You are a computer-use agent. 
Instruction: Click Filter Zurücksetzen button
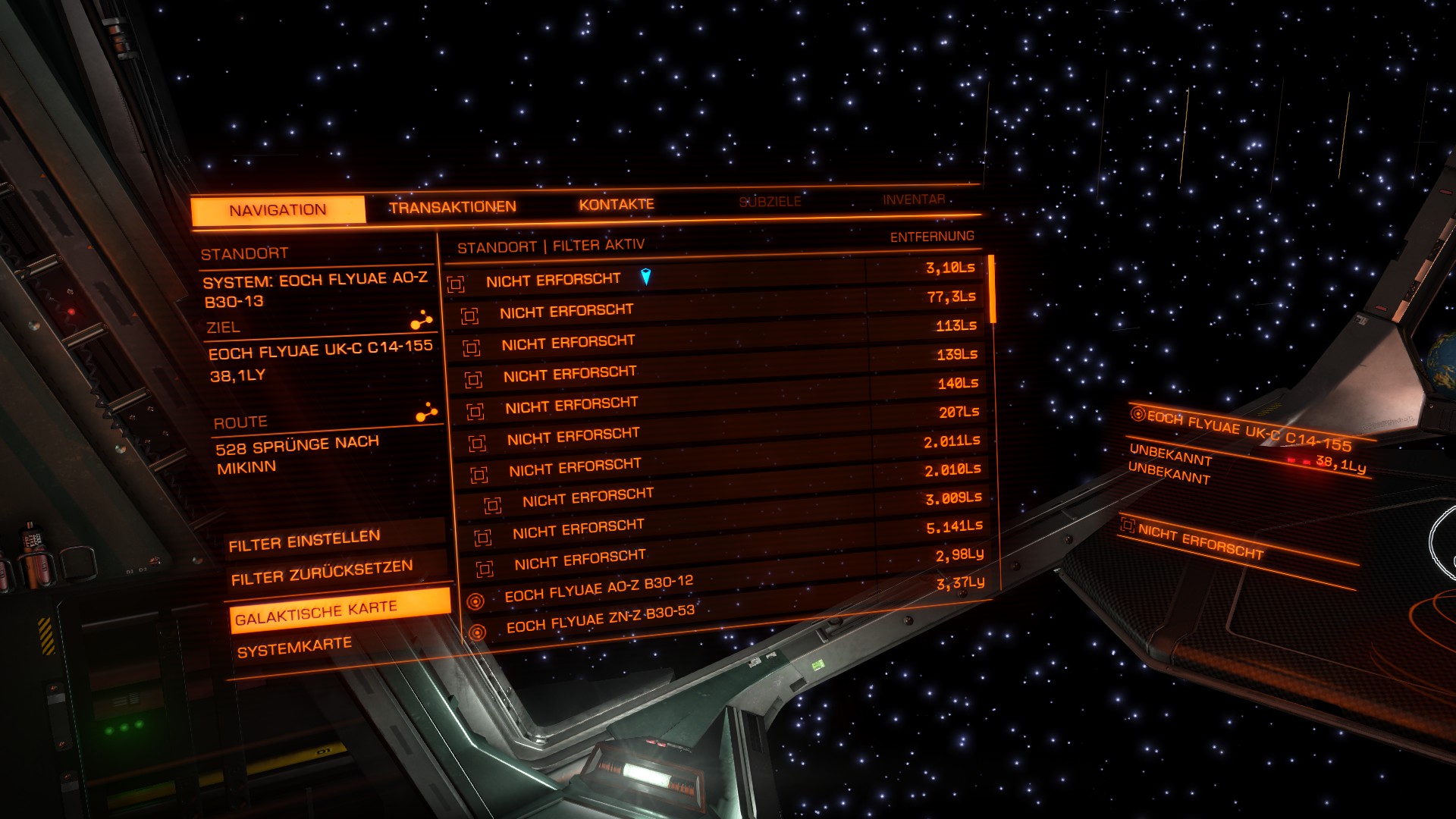pyautogui.click(x=322, y=573)
